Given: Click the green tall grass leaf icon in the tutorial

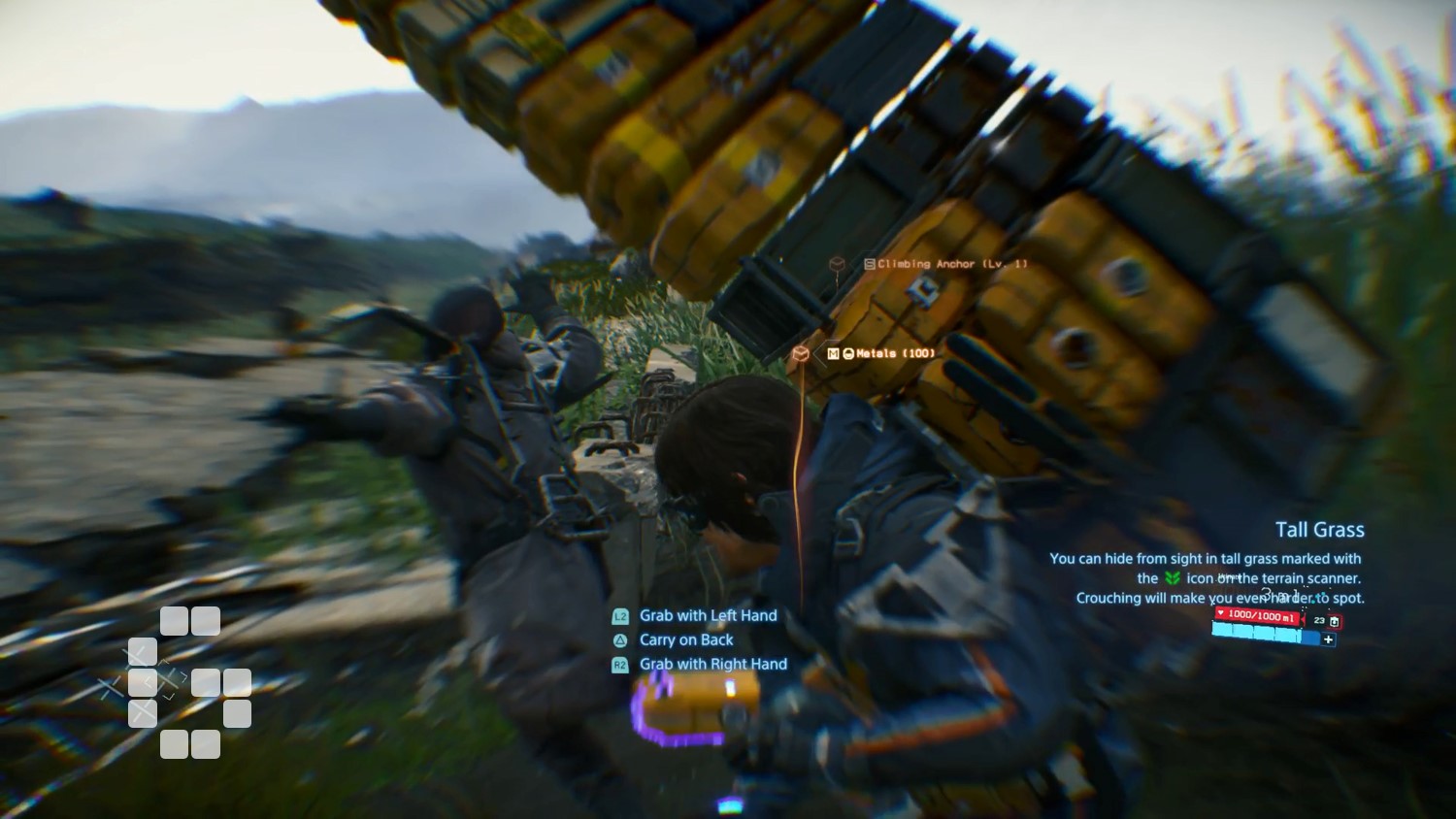Looking at the screenshot, I should [x=1172, y=578].
